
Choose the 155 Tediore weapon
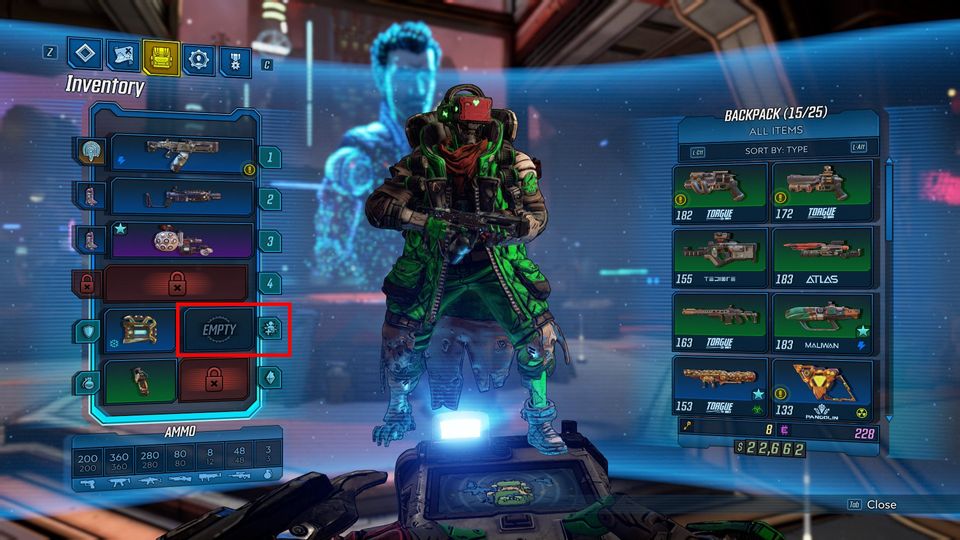(x=720, y=256)
